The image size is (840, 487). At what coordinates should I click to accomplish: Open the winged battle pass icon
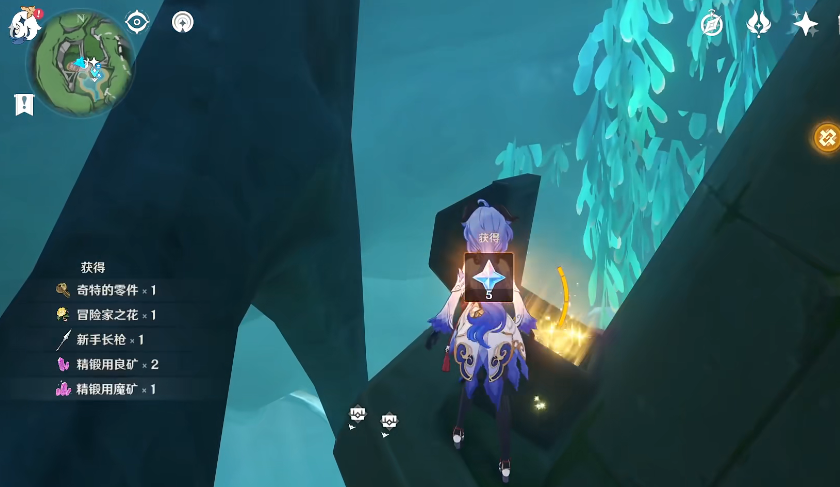point(759,24)
